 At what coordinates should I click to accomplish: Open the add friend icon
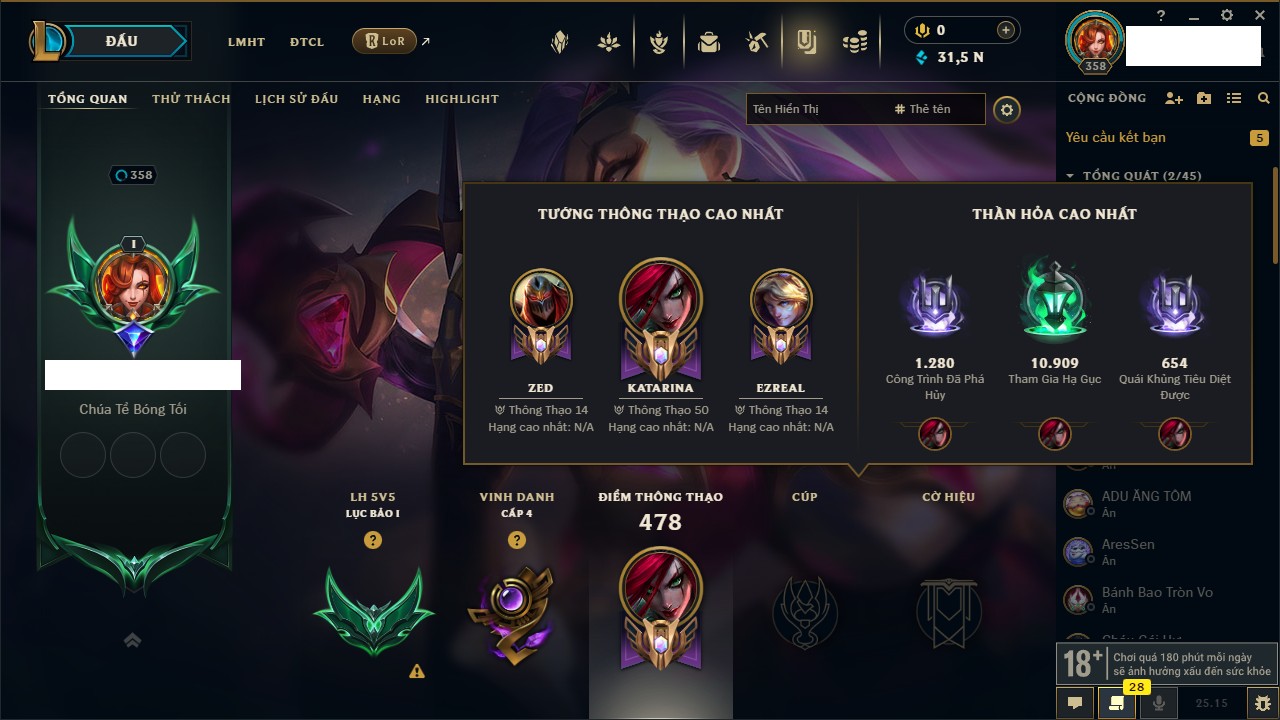tap(1174, 98)
